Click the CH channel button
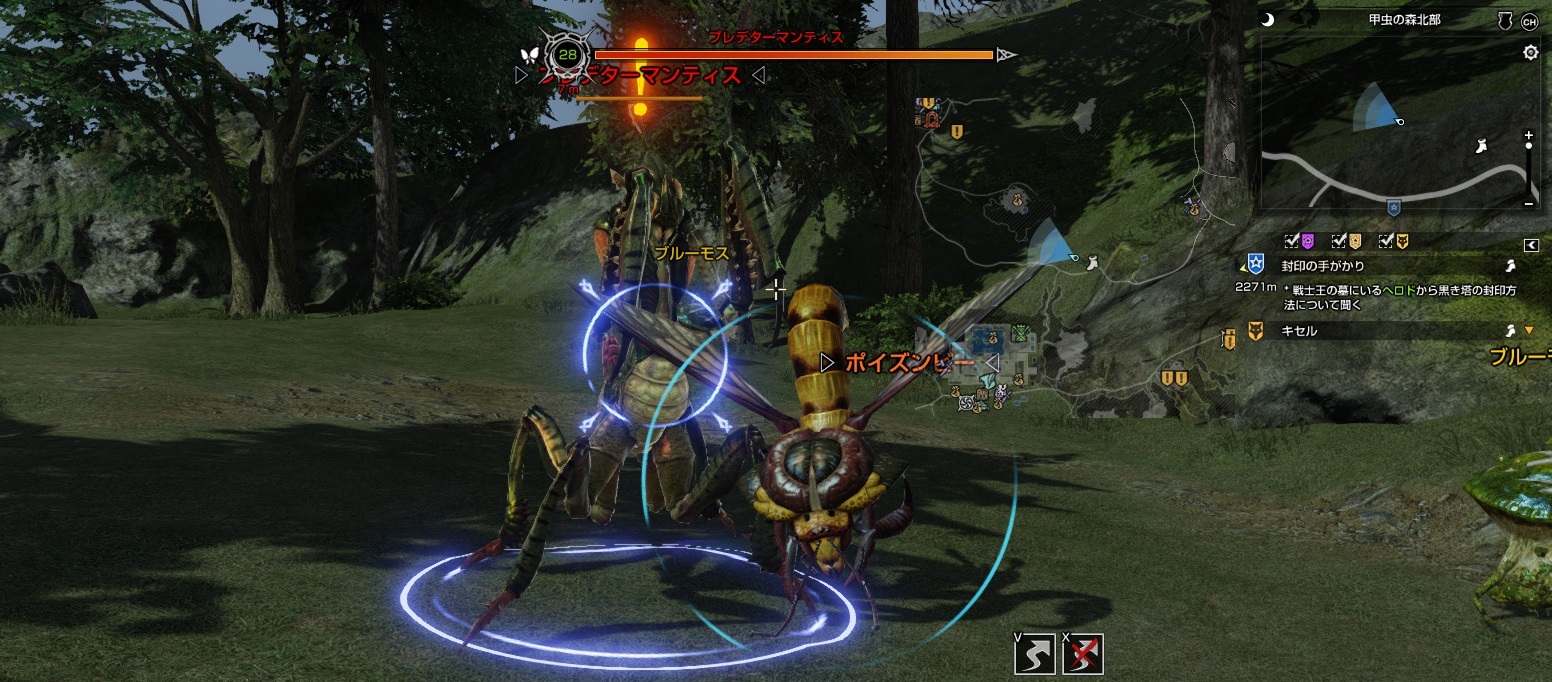Image resolution: width=1552 pixels, height=682 pixels. click(x=1529, y=21)
